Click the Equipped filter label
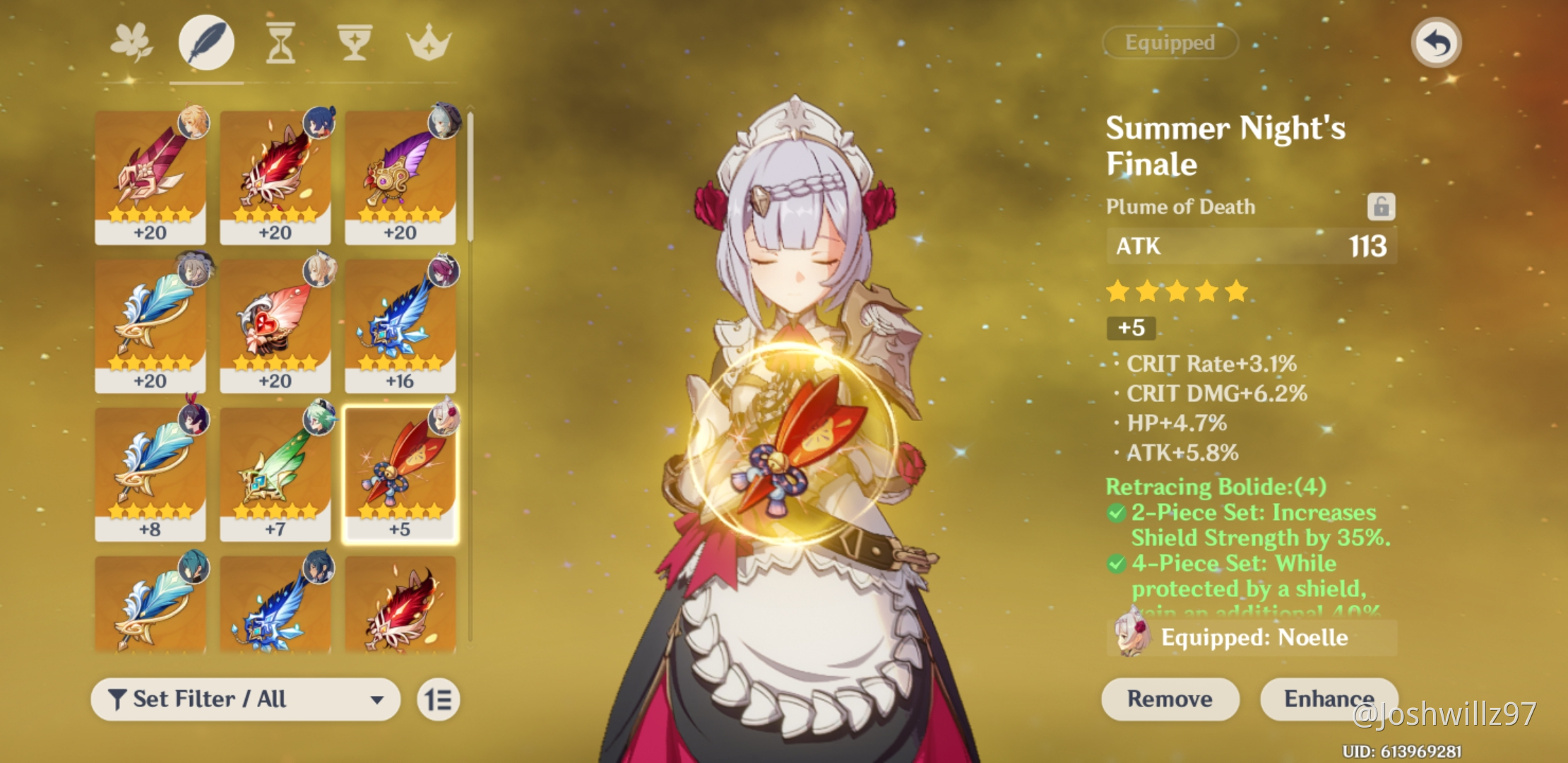 pos(1170,42)
